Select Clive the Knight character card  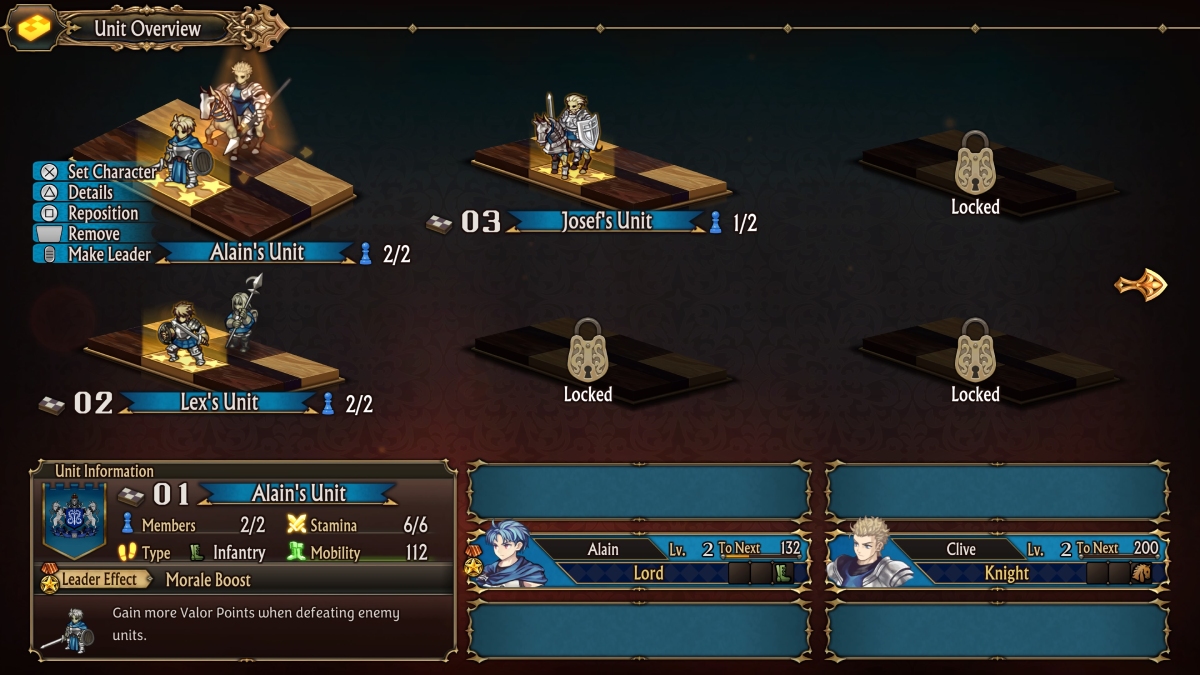997,561
